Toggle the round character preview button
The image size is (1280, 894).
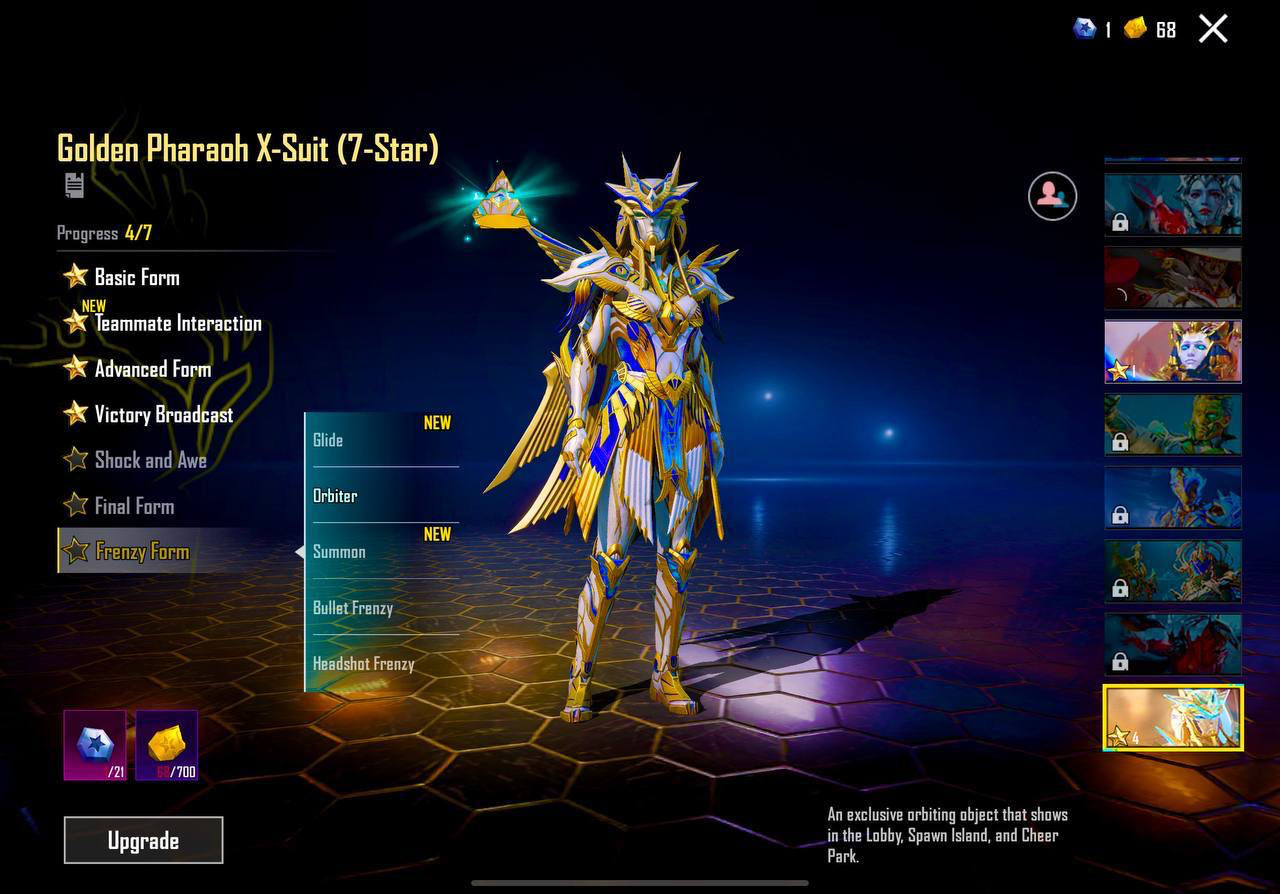1052,196
